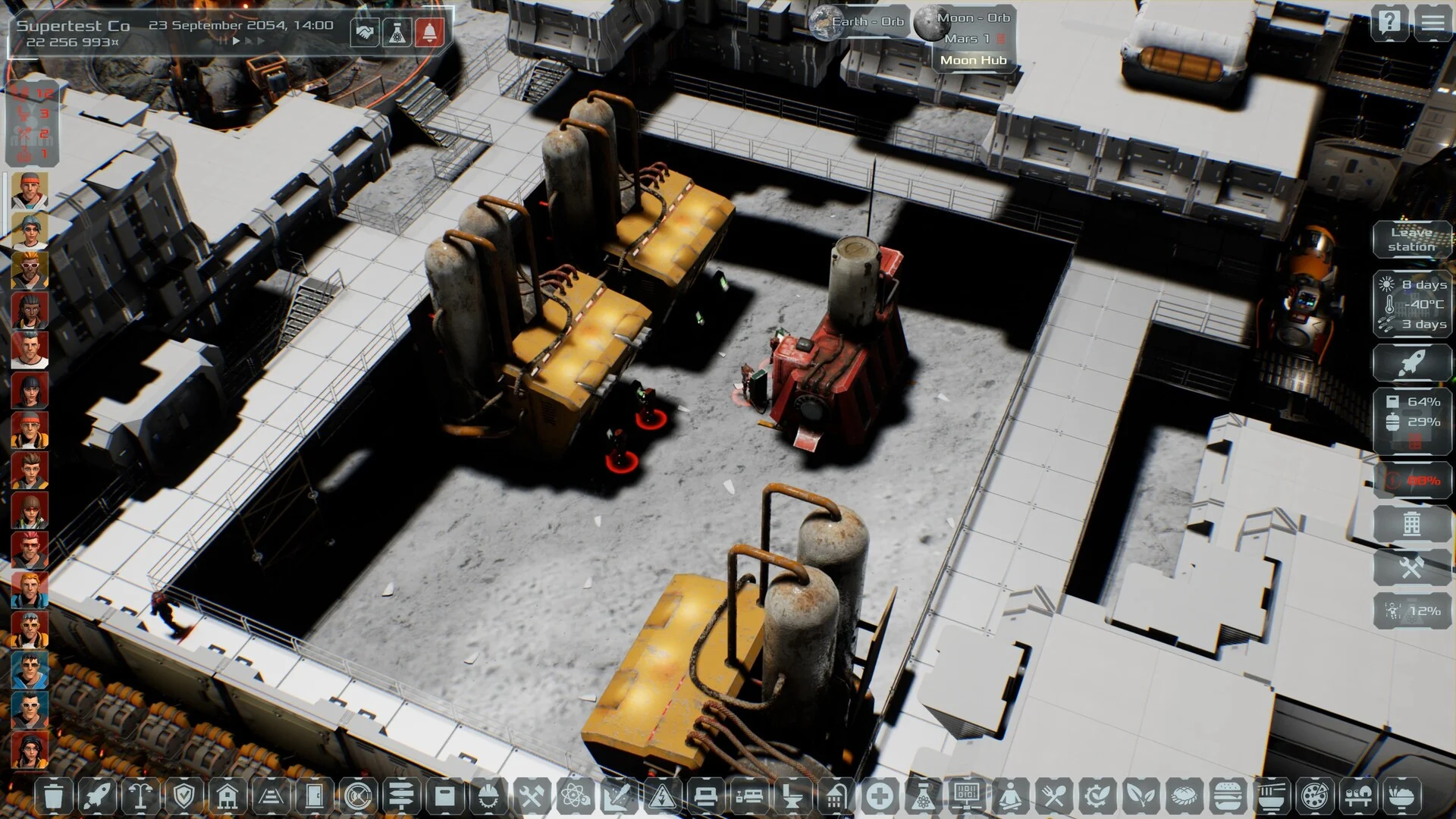Choose the shield build category

click(x=184, y=797)
